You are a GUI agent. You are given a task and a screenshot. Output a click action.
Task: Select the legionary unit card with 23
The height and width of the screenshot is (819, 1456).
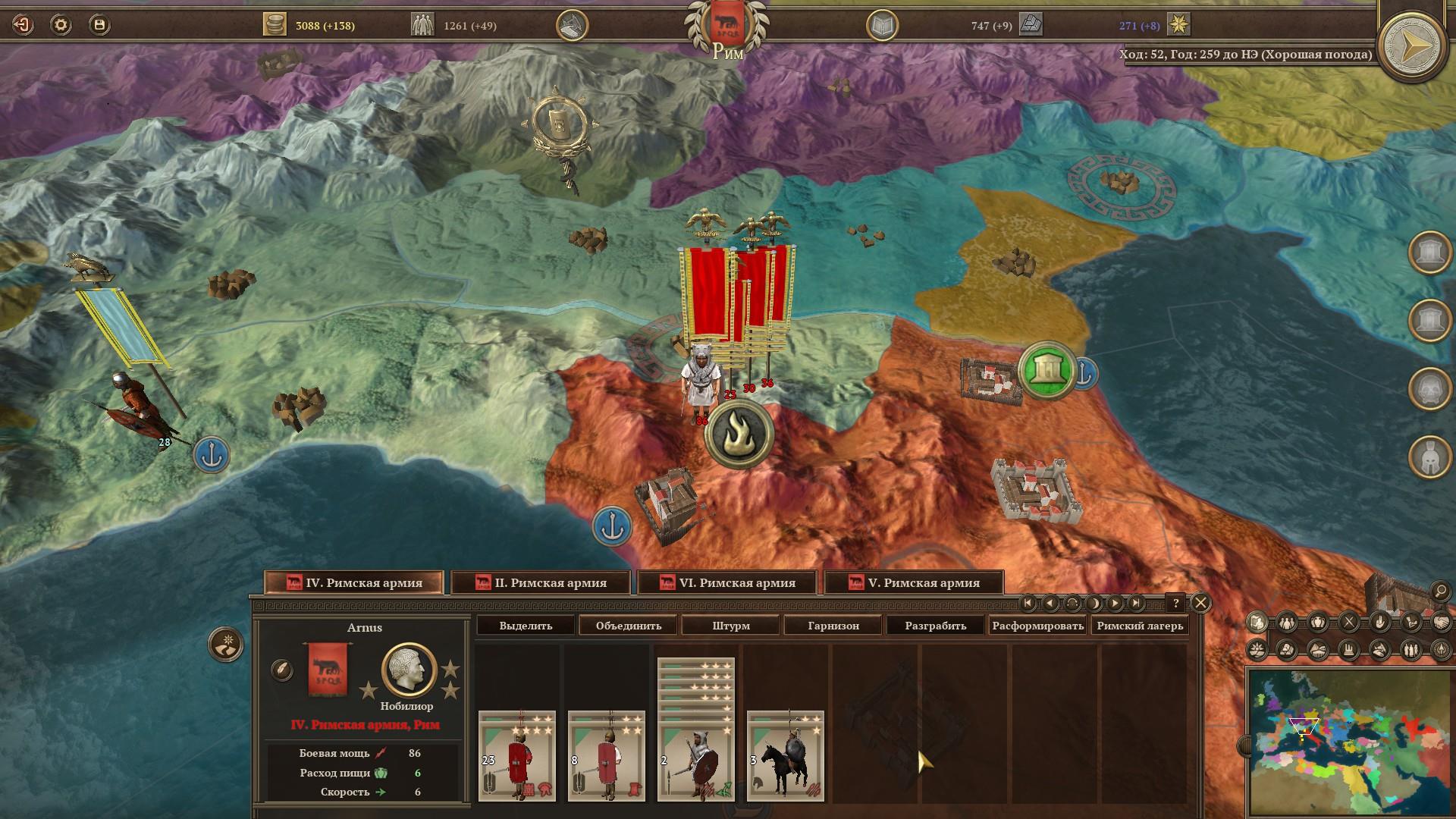click(517, 756)
